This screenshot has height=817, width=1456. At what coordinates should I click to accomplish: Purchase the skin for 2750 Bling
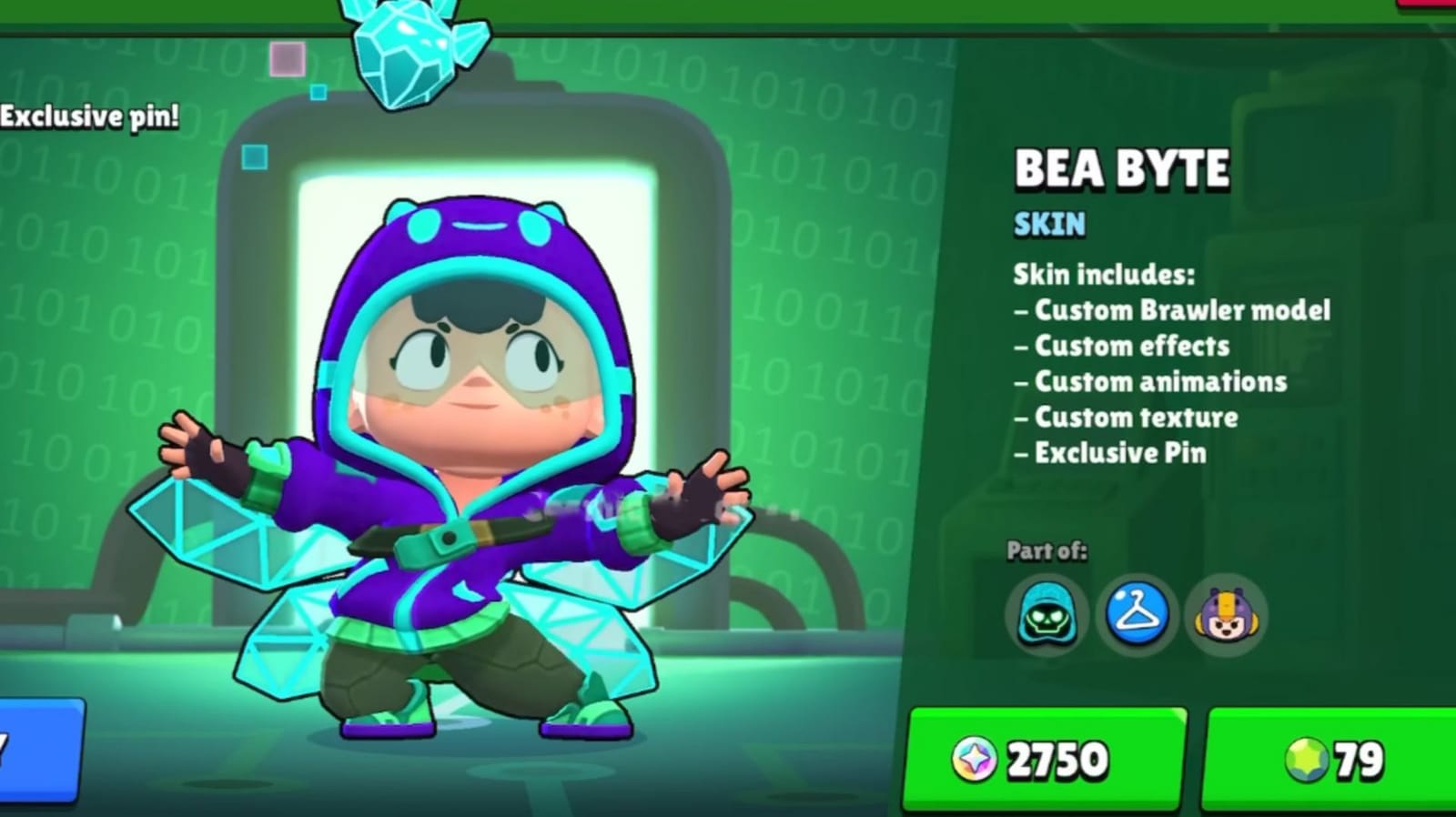click(1043, 758)
